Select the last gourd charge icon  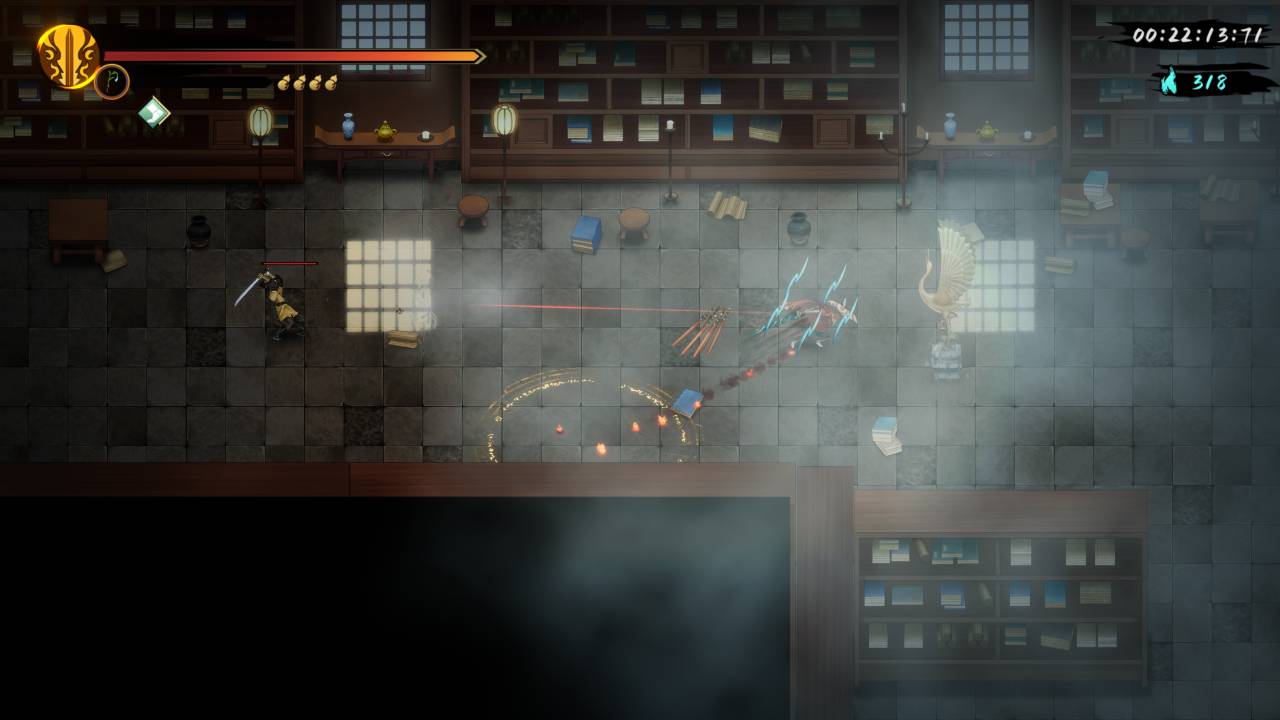(x=330, y=83)
